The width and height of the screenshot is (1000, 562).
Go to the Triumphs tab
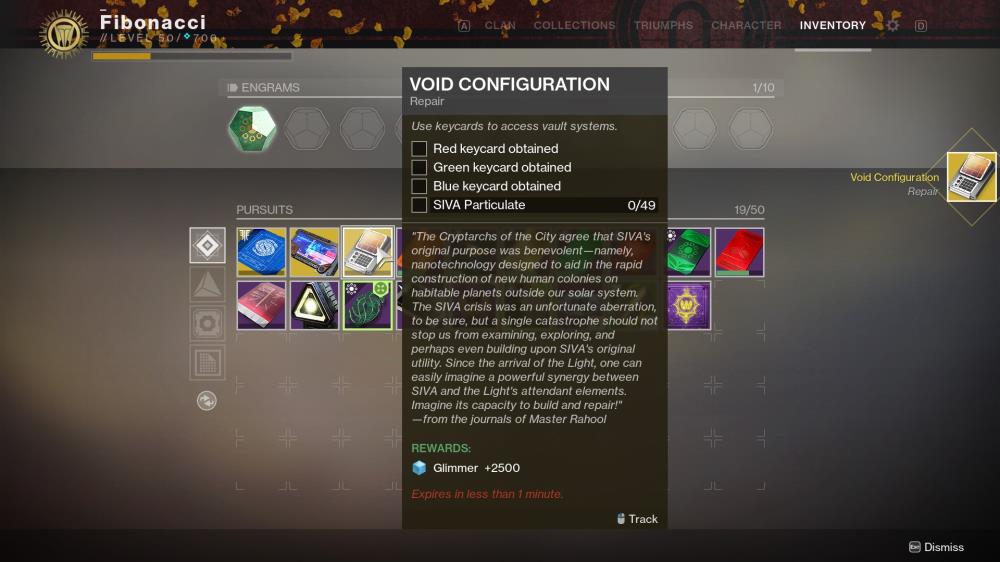pyautogui.click(x=663, y=25)
